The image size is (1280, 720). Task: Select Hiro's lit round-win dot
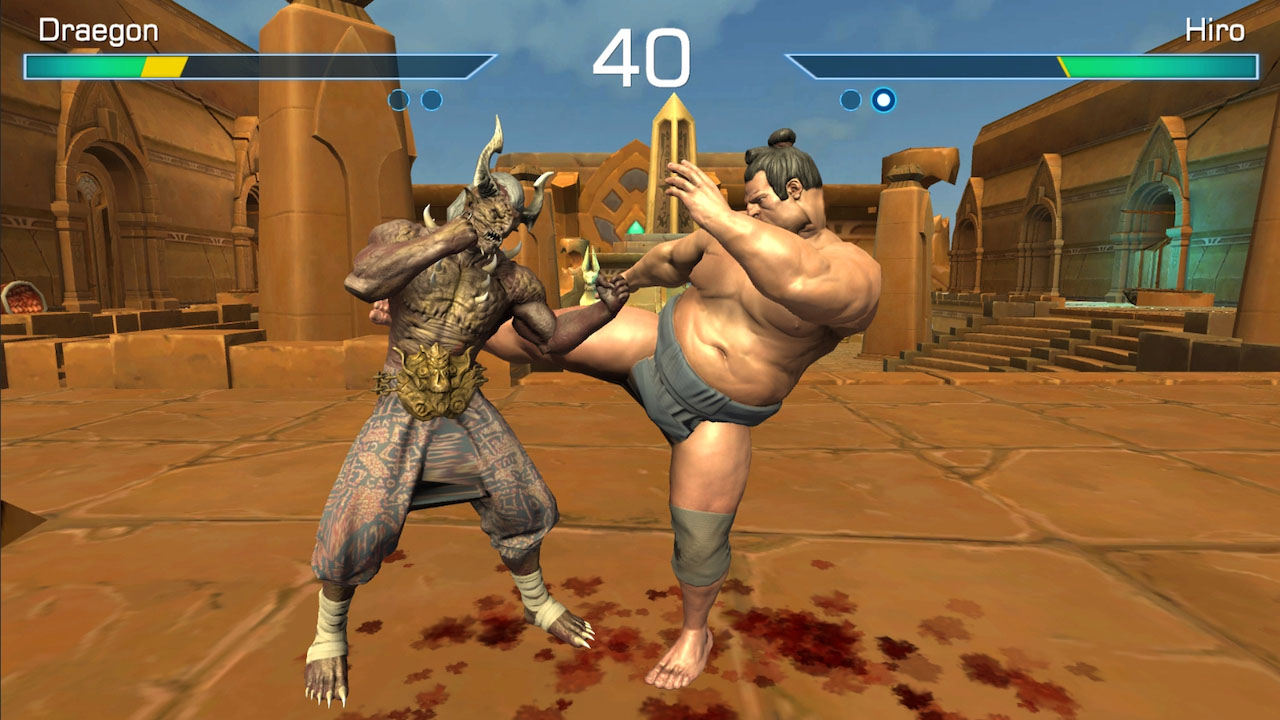coord(881,97)
